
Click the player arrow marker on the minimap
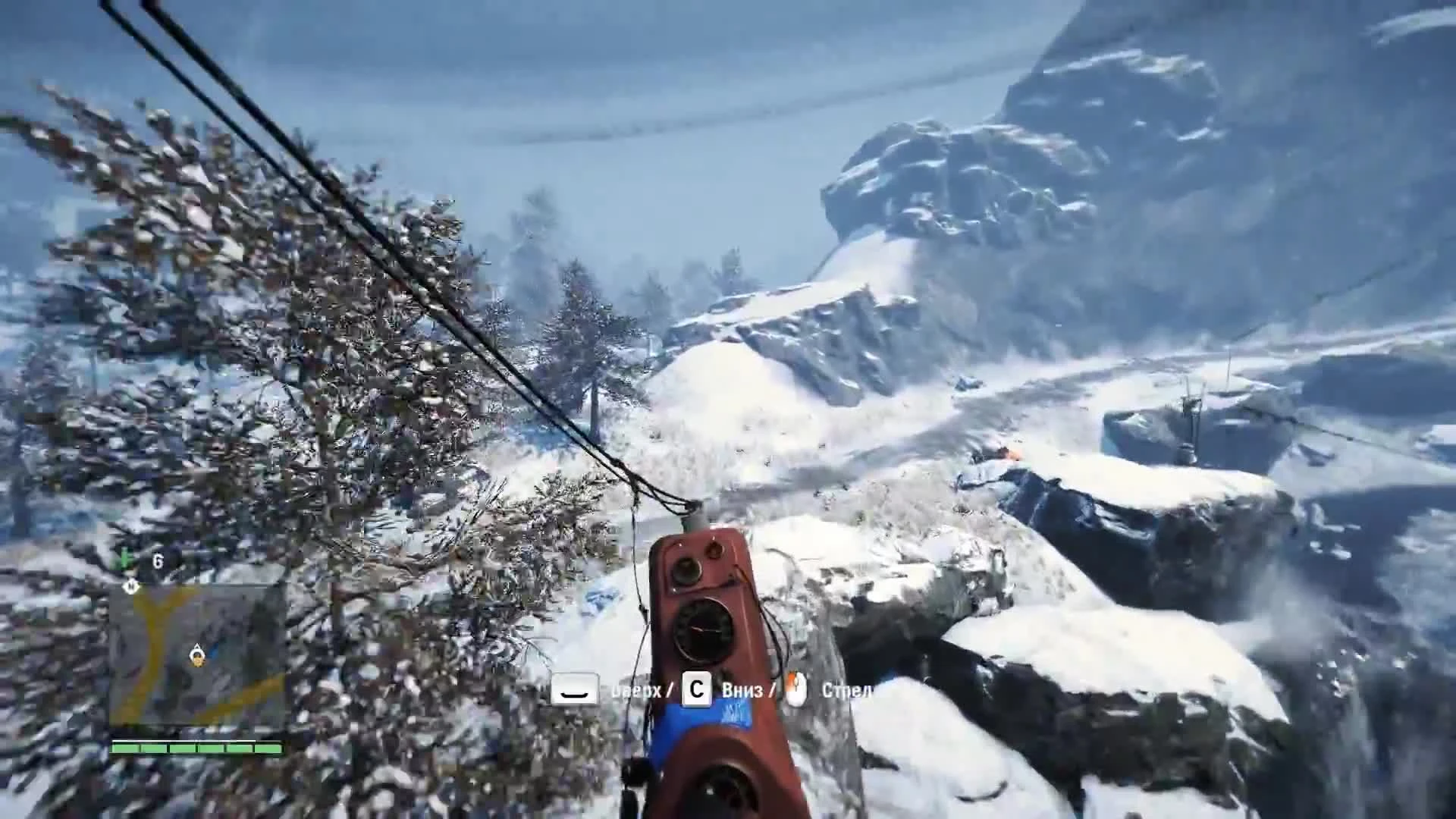pyautogui.click(x=198, y=649)
